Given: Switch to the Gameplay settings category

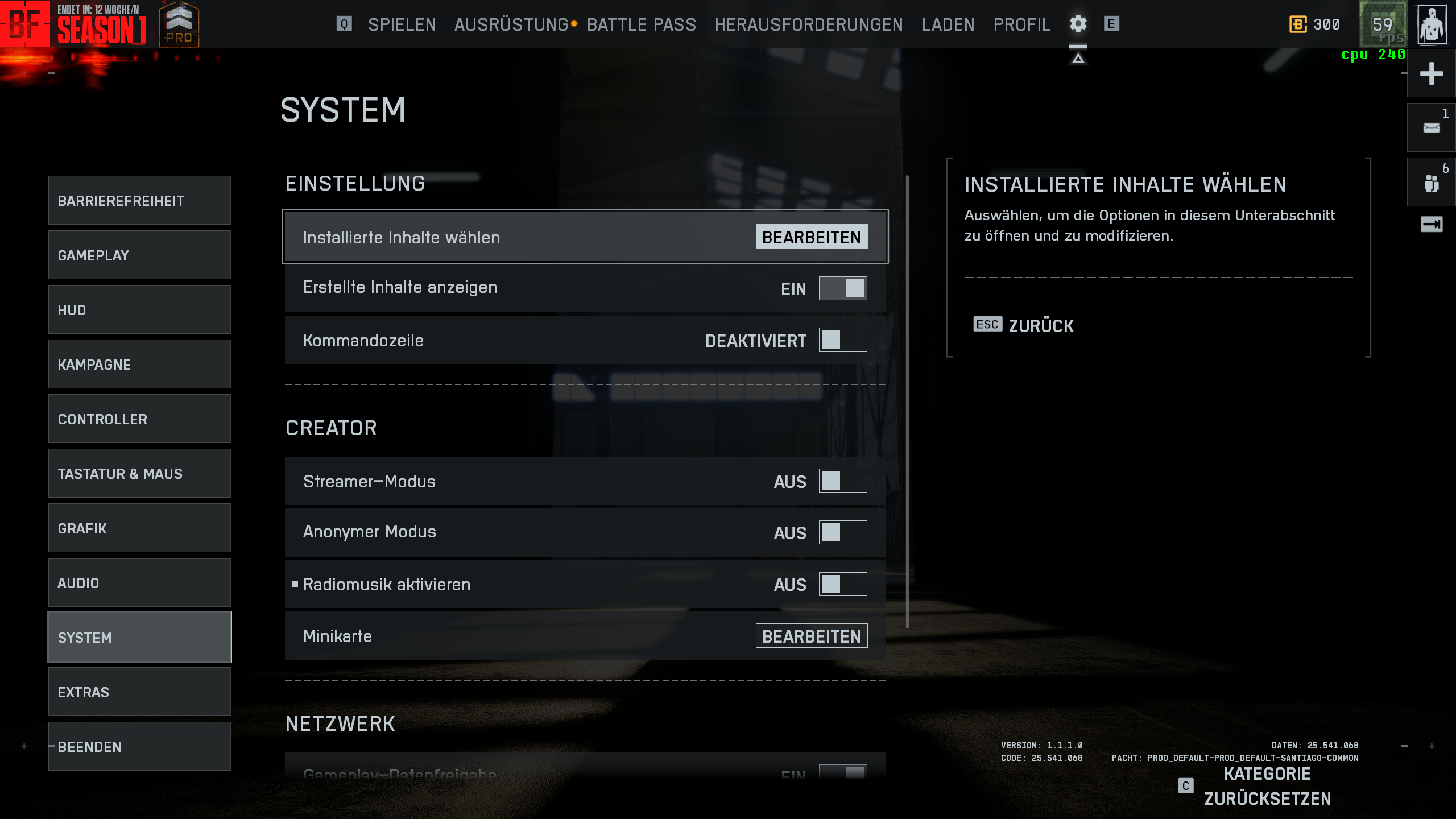Looking at the screenshot, I should 139,255.
